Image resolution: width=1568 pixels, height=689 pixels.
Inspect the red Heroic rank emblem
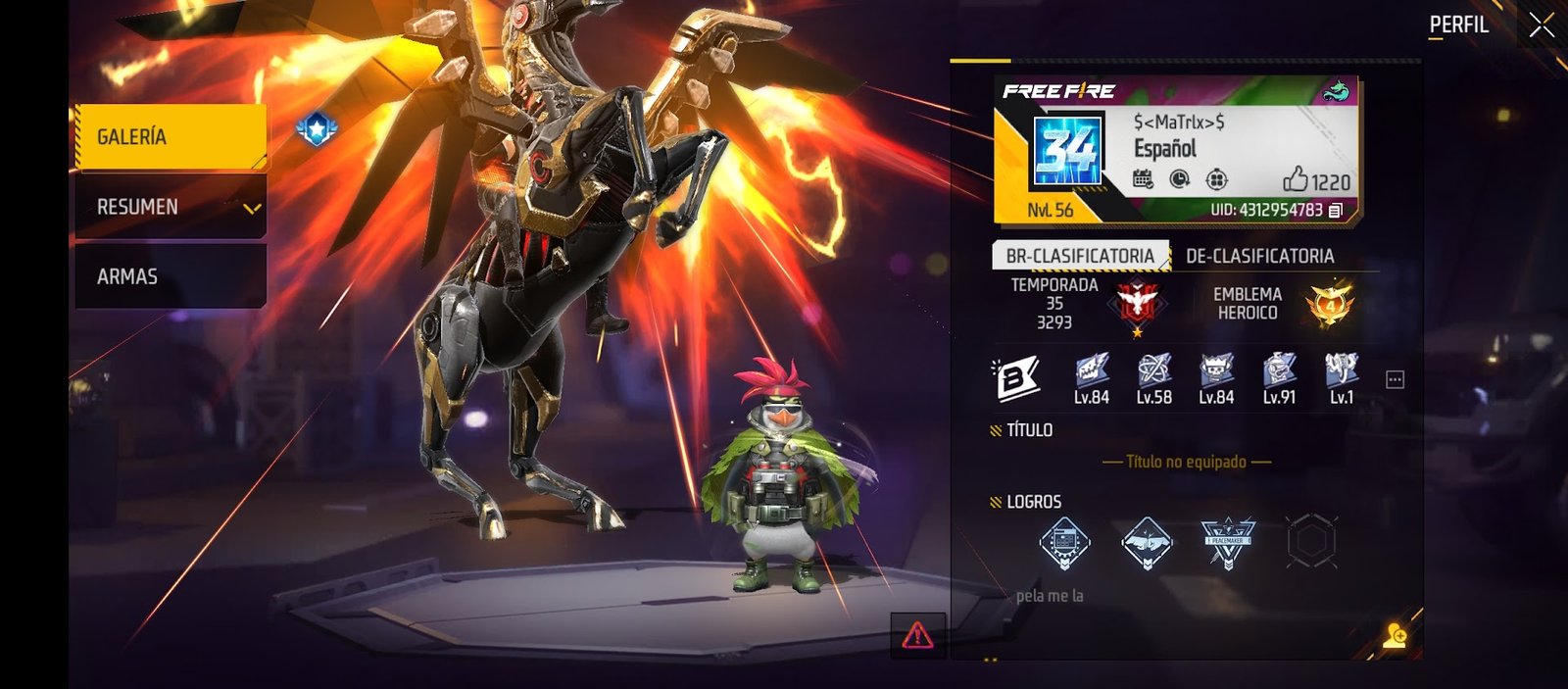1137,302
